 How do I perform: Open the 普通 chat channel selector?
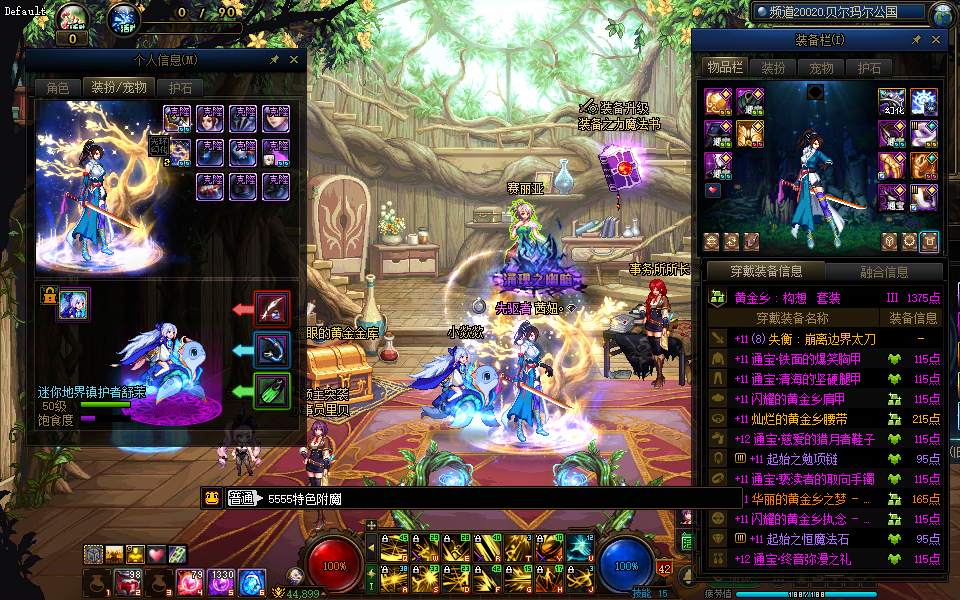tap(242, 498)
